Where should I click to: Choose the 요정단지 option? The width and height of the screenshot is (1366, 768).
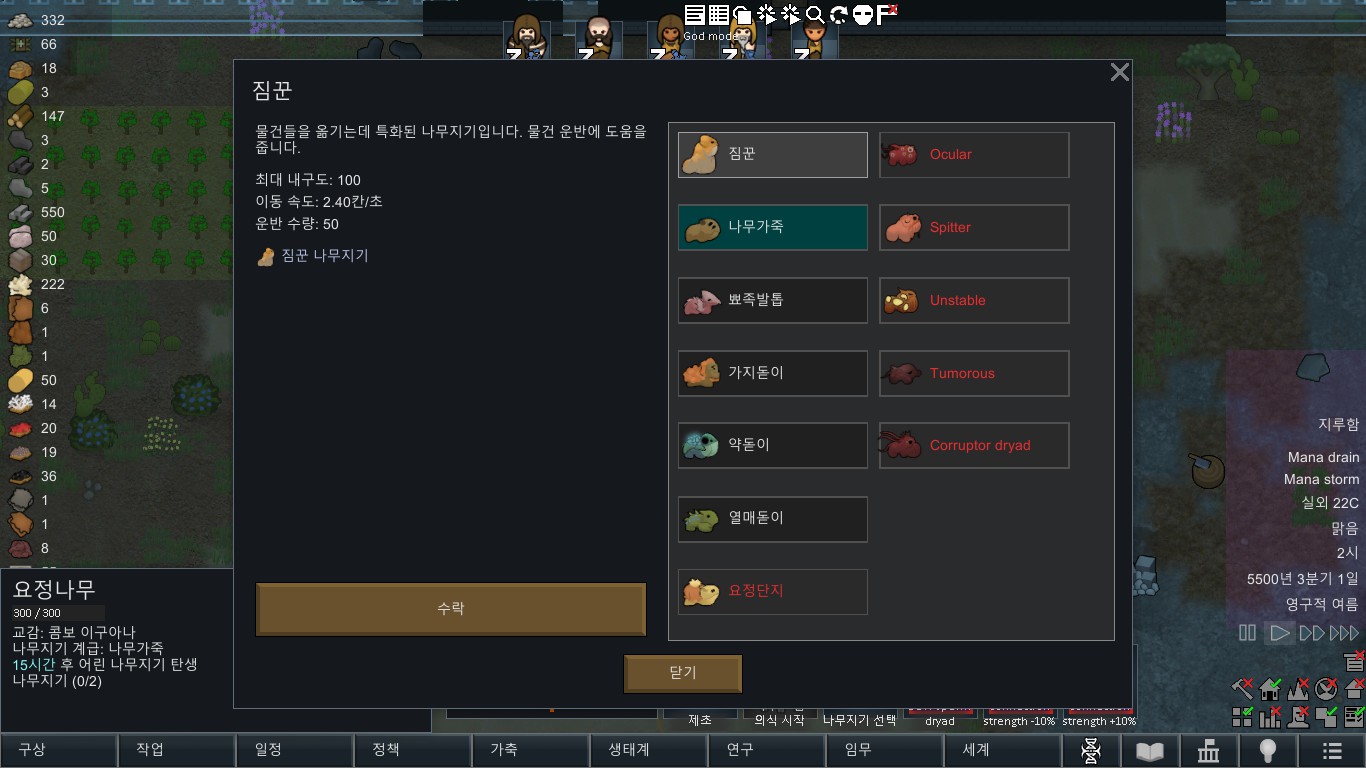coord(773,591)
